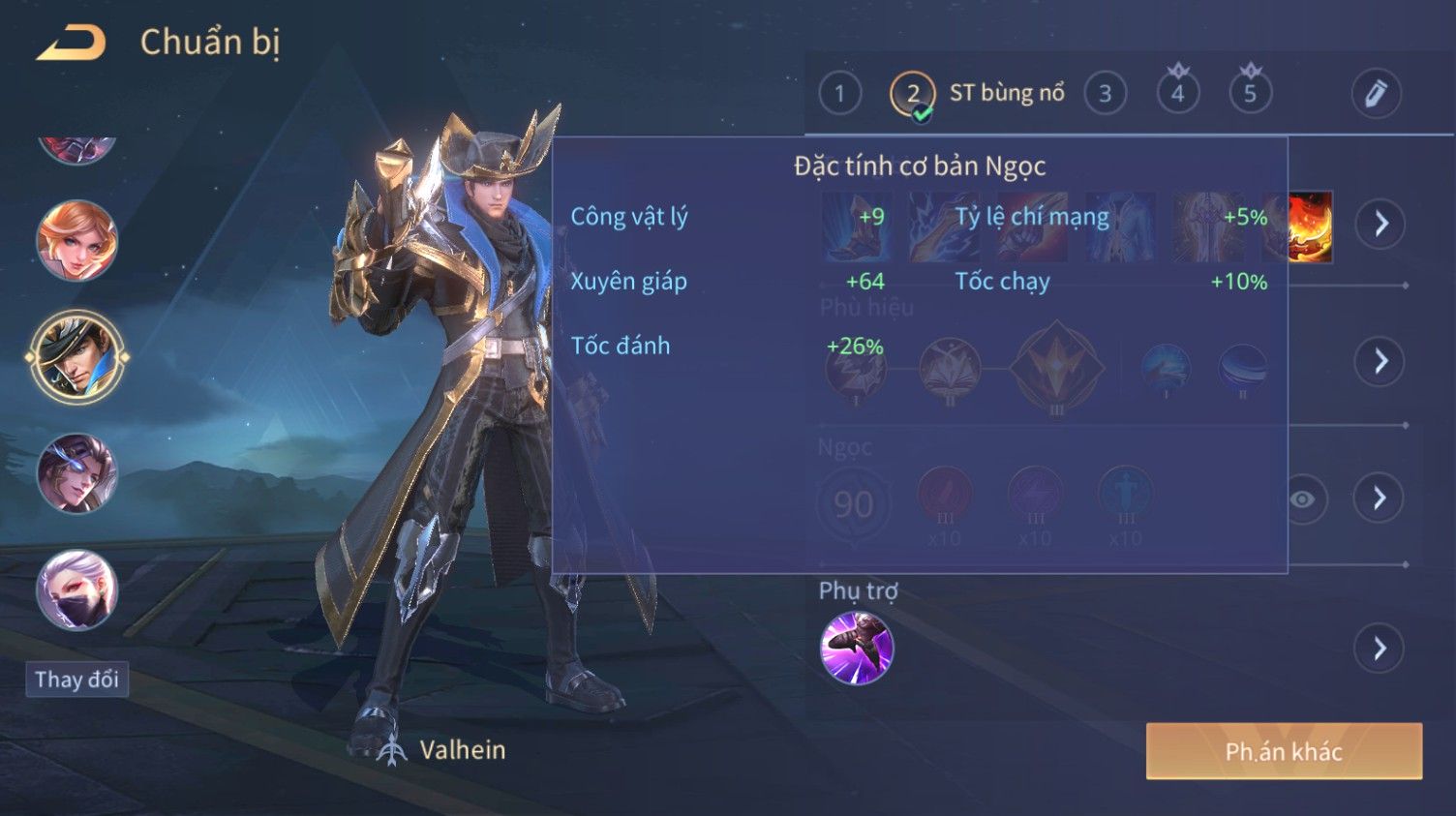Switch to preset number 3
Viewport: 1456px width, 816px height.
coord(1105,94)
